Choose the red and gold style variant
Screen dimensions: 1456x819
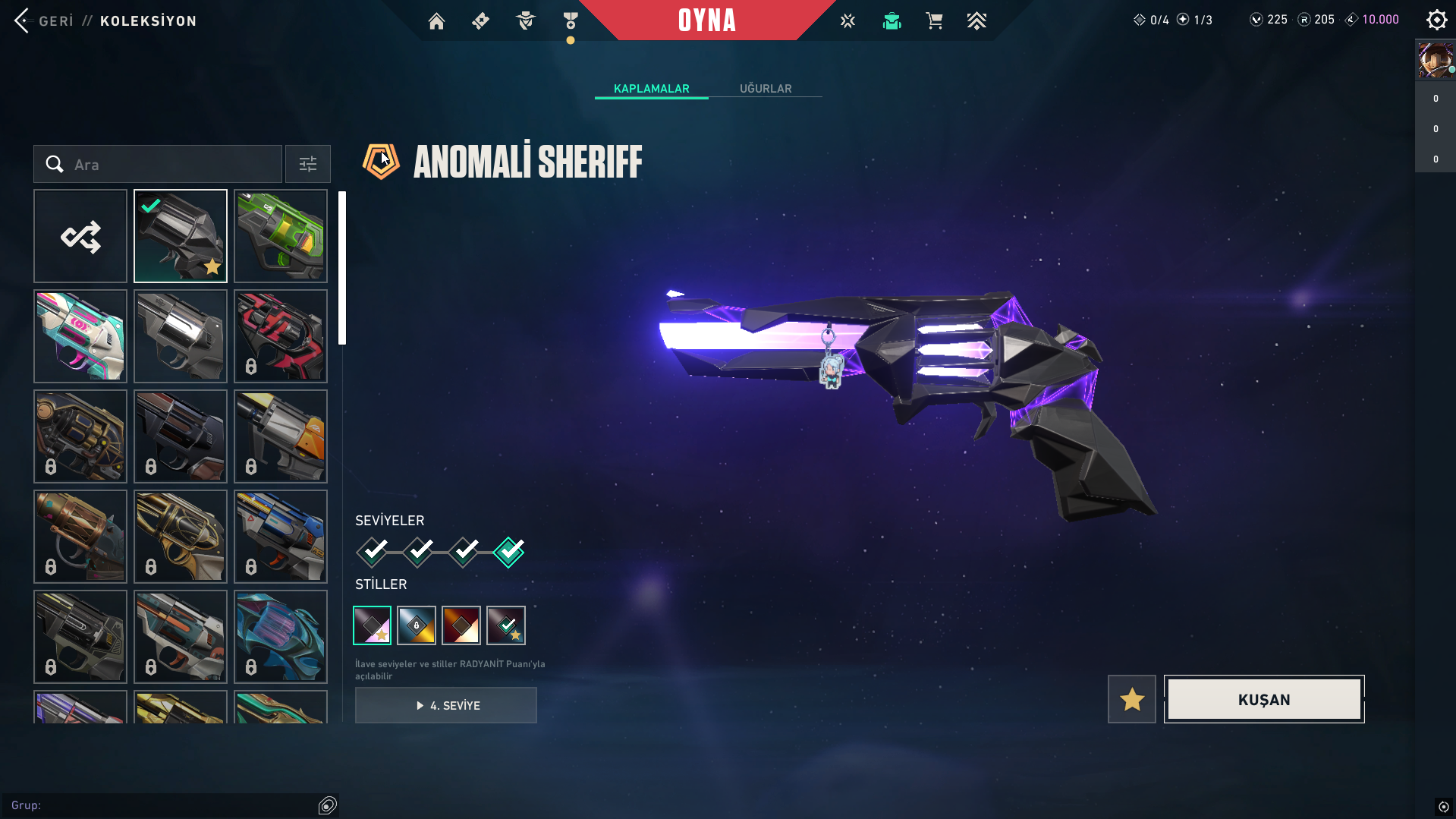point(461,625)
